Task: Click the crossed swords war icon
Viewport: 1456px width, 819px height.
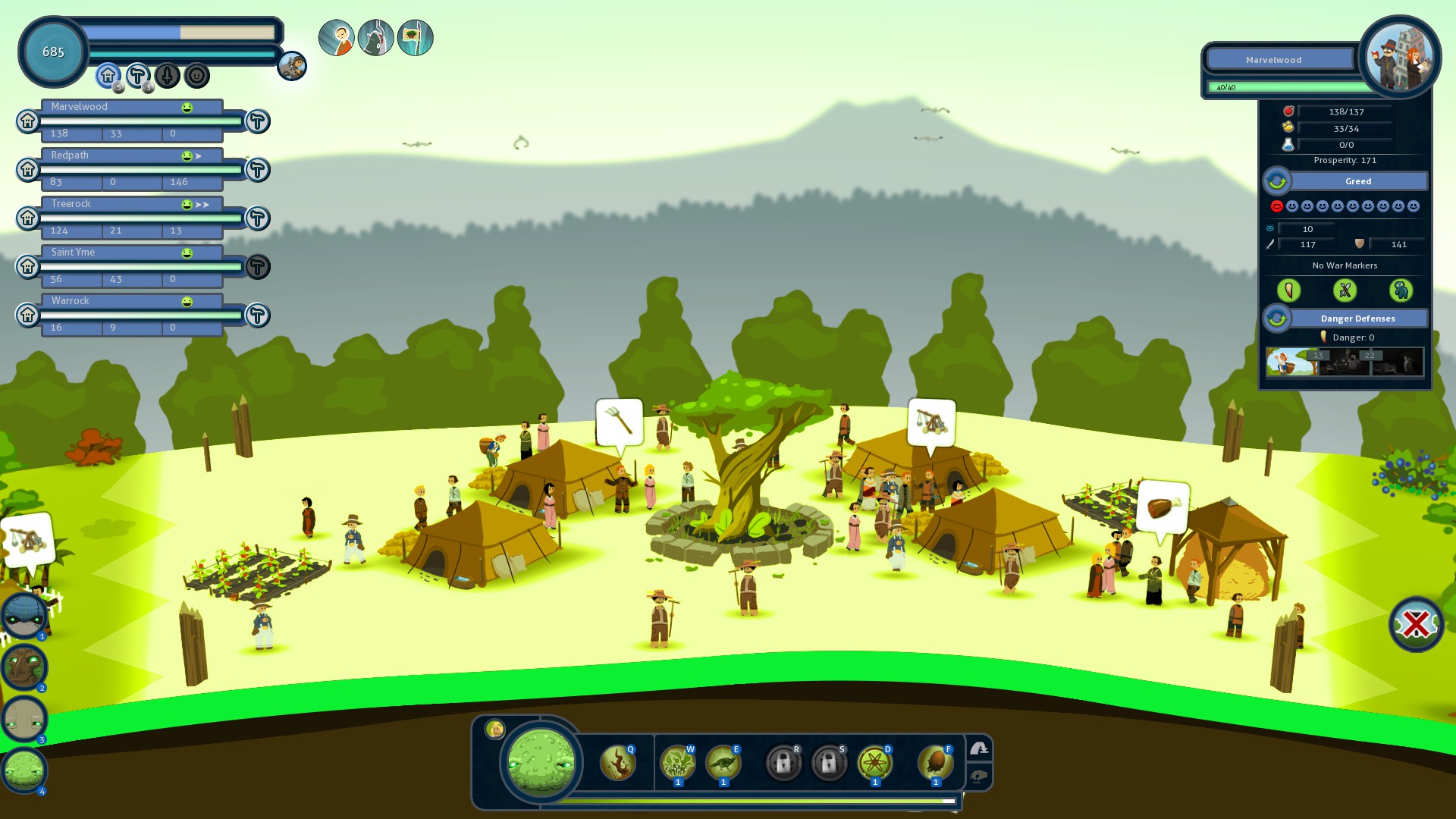Action: click(1345, 290)
